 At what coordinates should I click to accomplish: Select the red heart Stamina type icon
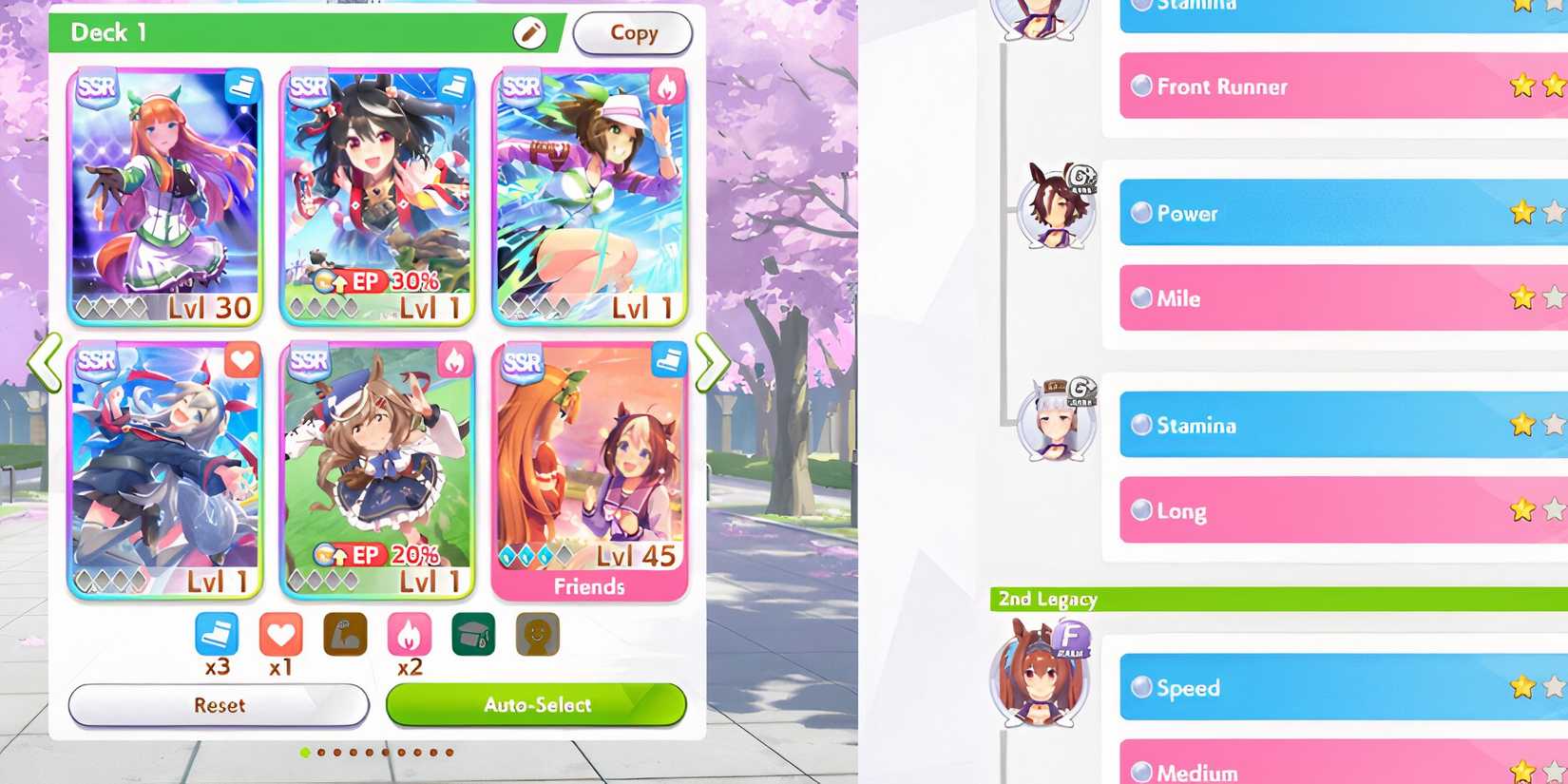280,634
